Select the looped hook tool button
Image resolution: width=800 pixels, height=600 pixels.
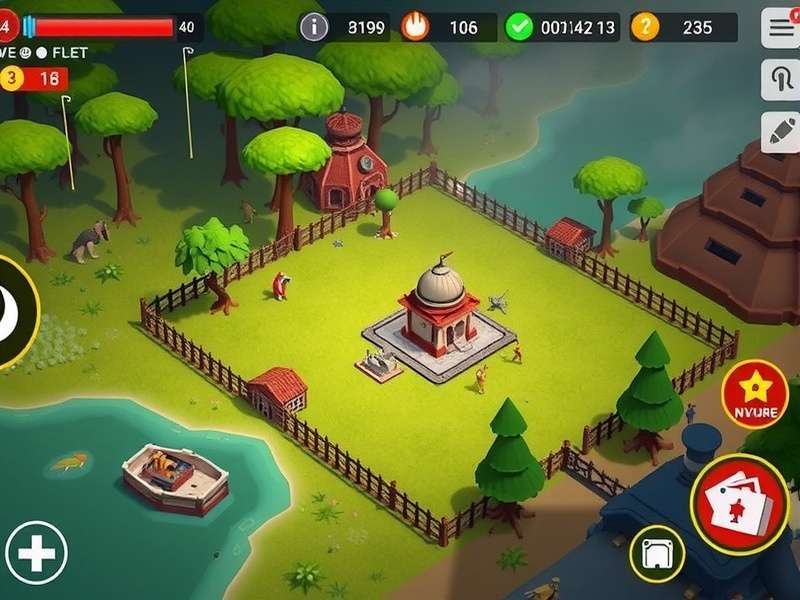pyautogui.click(x=780, y=80)
